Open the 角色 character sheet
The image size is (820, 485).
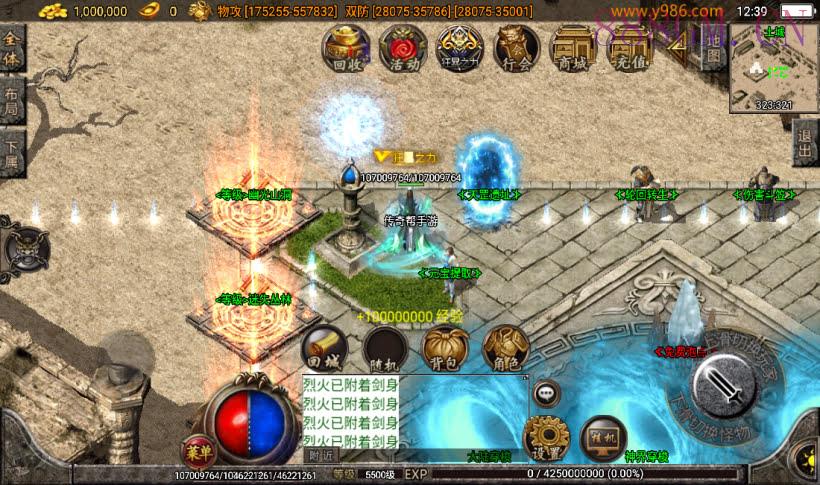pyautogui.click(x=505, y=348)
